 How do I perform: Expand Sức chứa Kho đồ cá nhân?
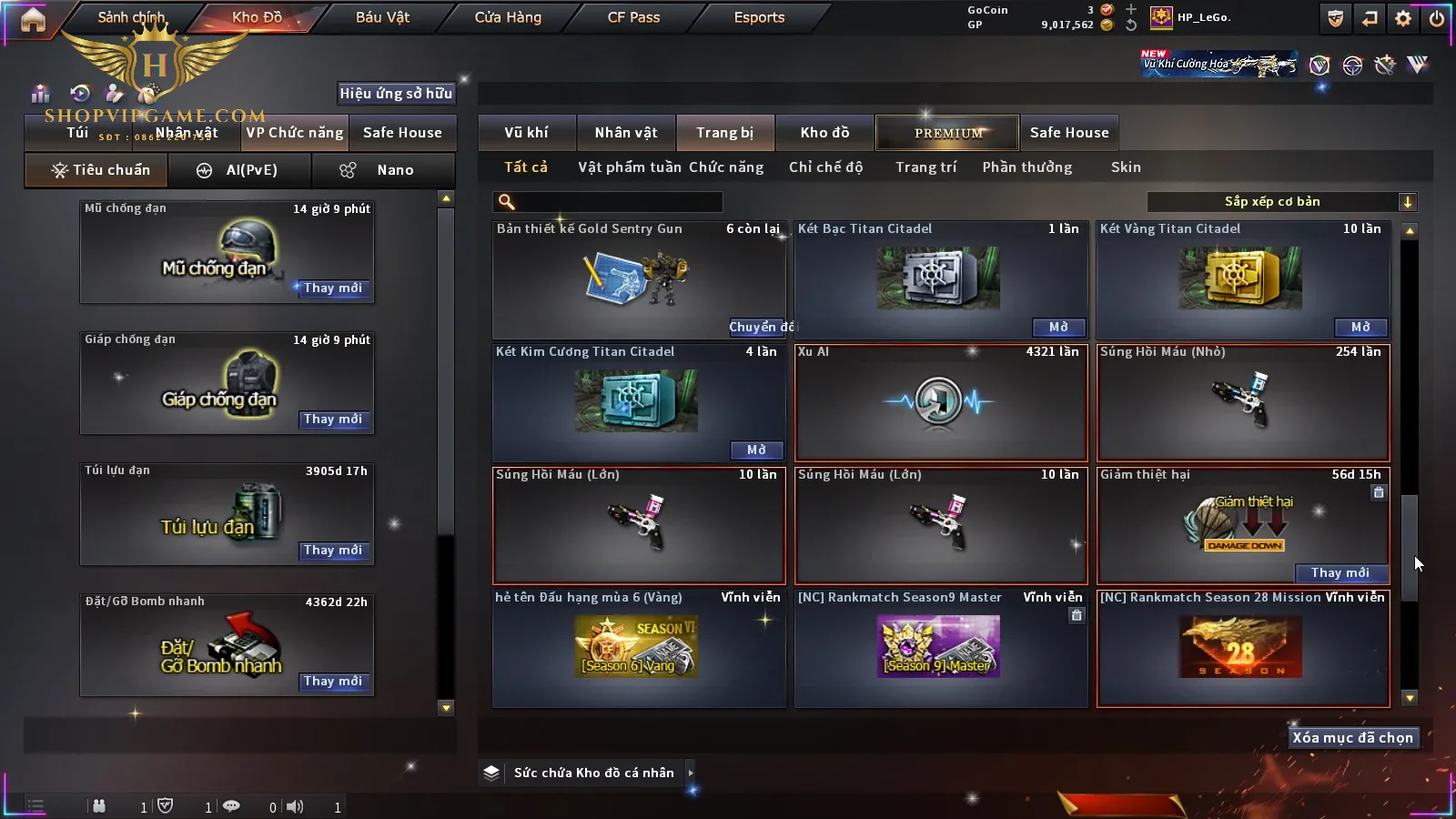[691, 773]
